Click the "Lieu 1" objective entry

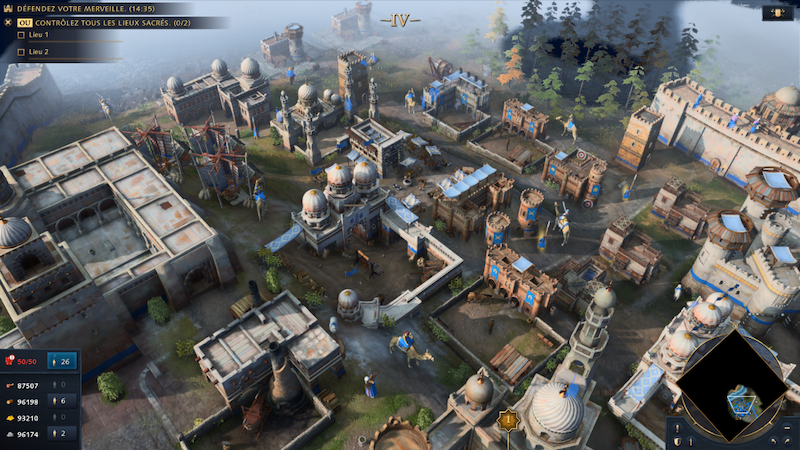pyautogui.click(x=38, y=35)
